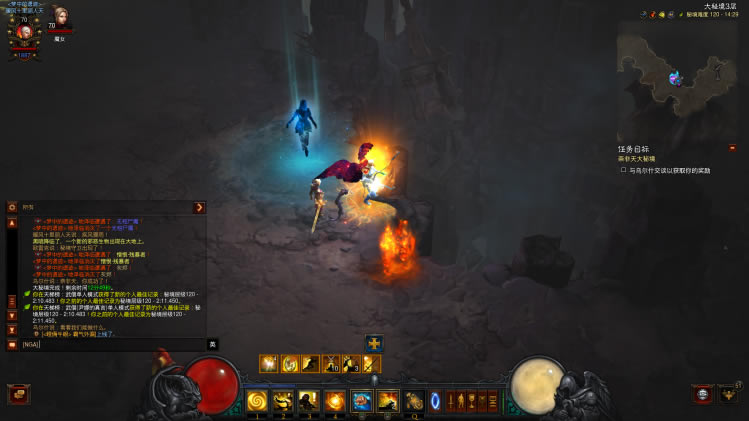
Task: Use the right mouse button skill
Action: tap(388, 401)
